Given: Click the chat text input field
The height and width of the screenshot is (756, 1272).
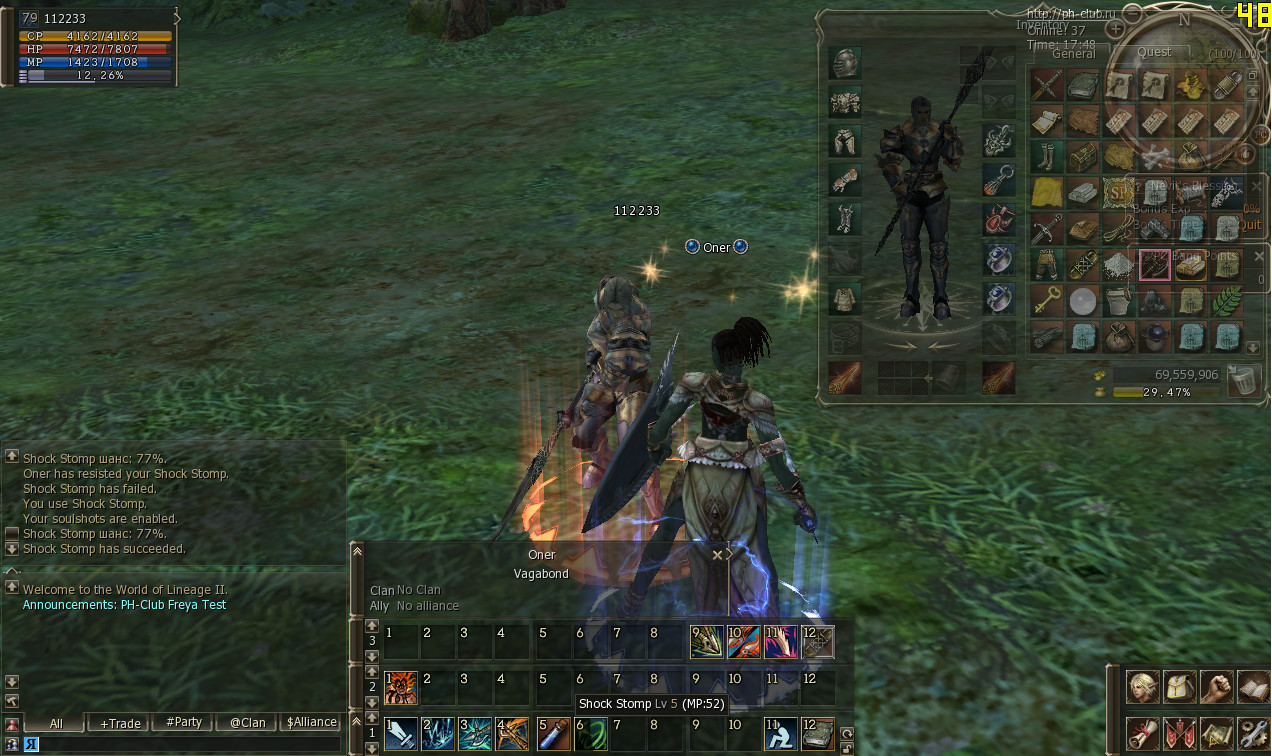Looking at the screenshot, I should (x=180, y=744).
